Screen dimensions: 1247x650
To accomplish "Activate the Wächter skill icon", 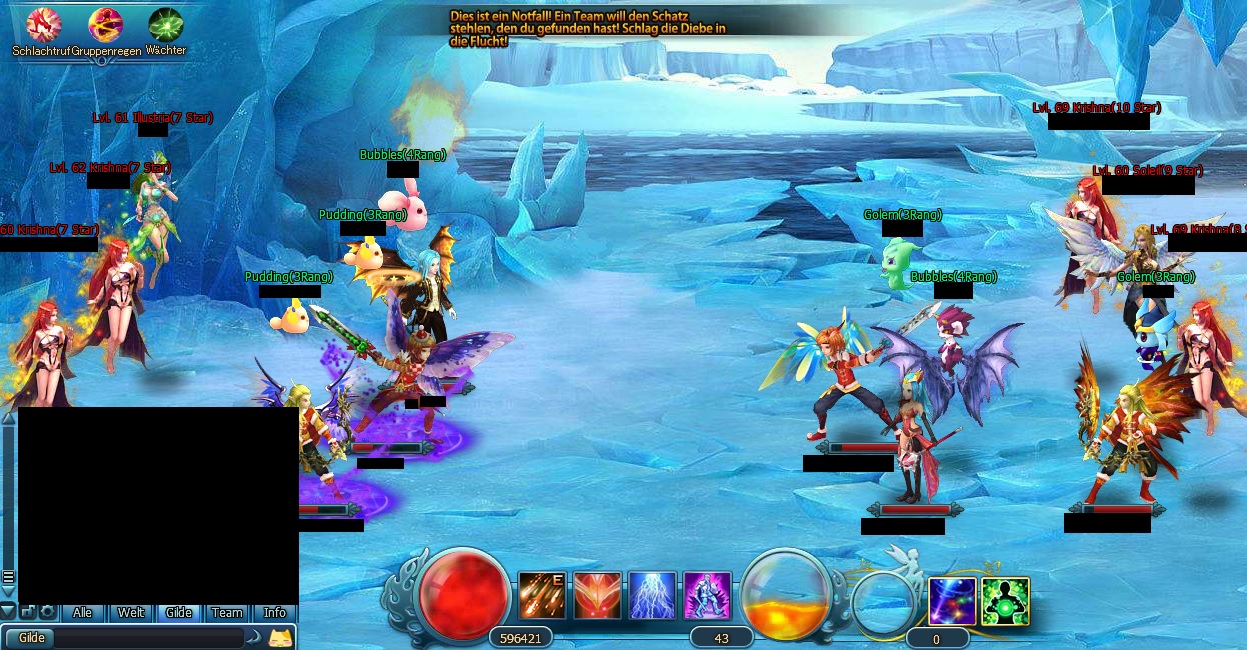I will 165,24.
